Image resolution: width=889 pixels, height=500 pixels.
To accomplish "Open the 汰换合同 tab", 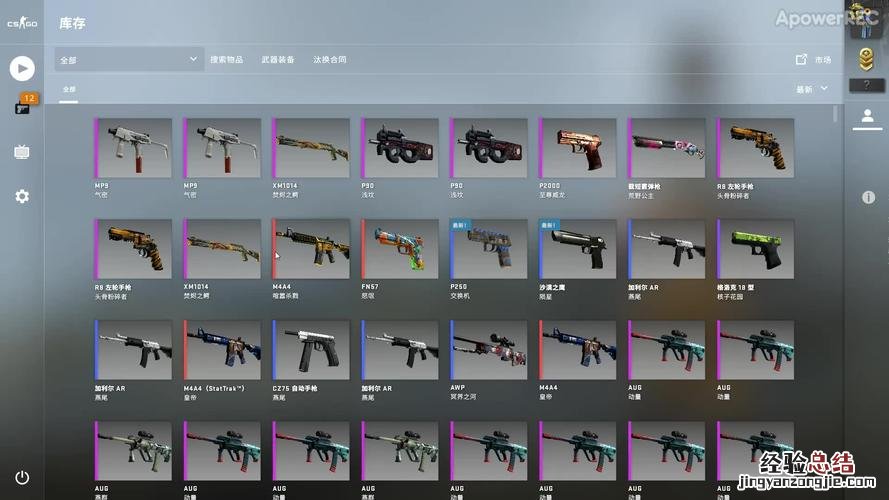I will coord(330,60).
